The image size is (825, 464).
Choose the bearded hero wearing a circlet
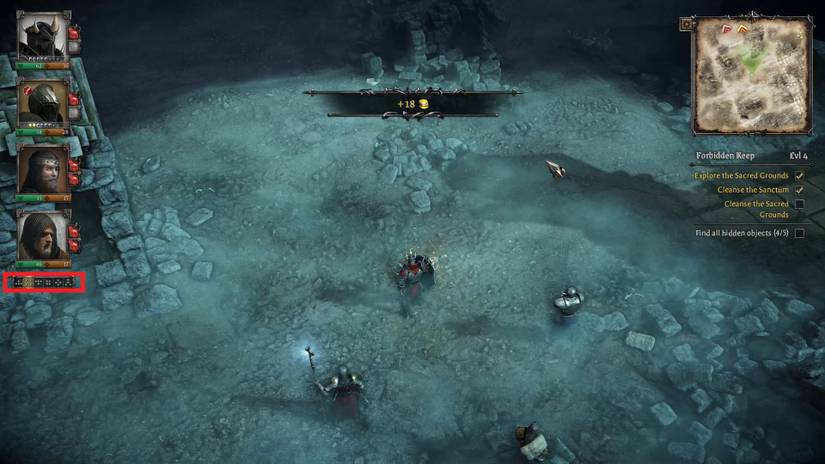click(x=43, y=168)
